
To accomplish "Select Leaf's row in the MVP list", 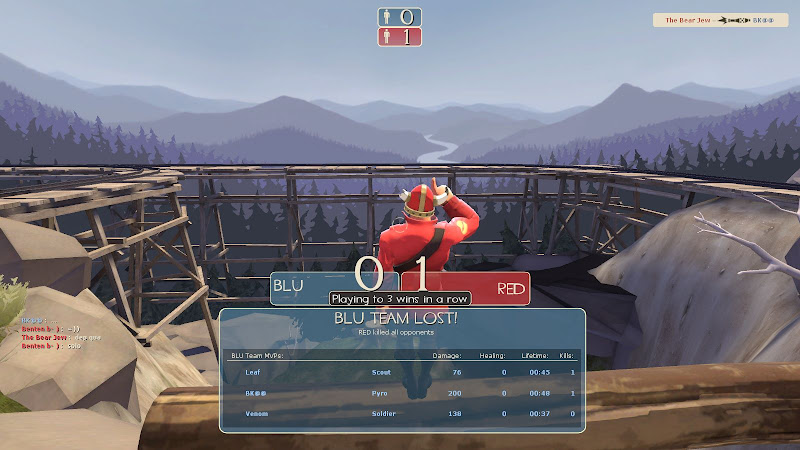I will (x=400, y=372).
